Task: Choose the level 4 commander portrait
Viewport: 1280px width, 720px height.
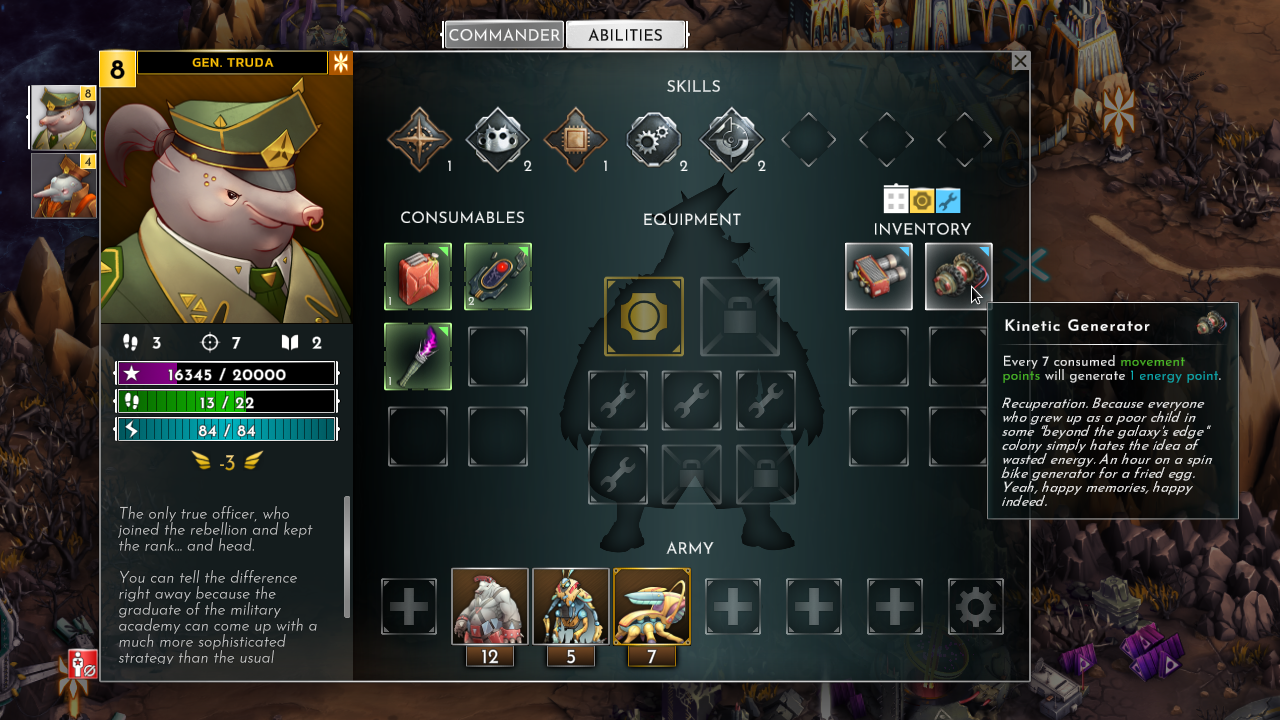Action: [64, 185]
